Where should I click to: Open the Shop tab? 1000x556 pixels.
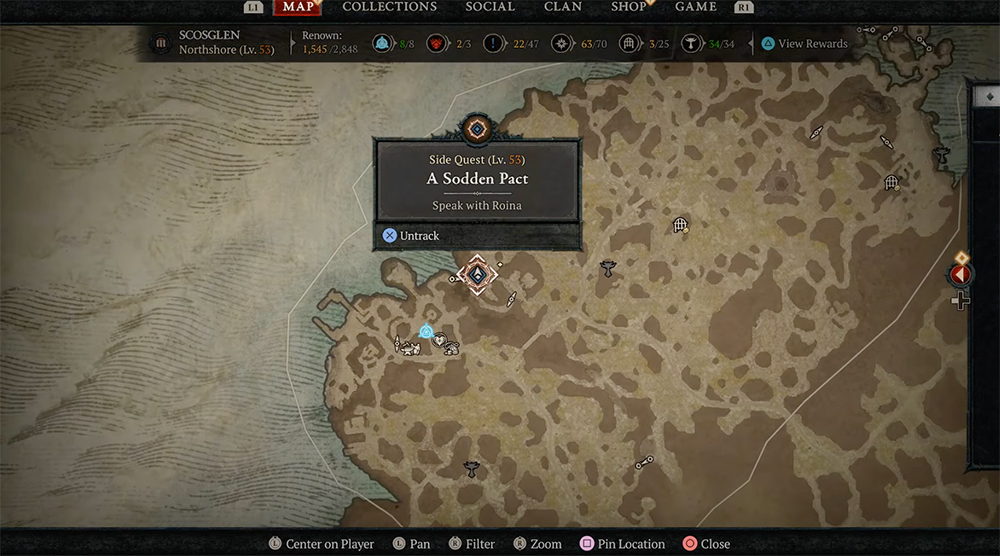click(x=628, y=7)
